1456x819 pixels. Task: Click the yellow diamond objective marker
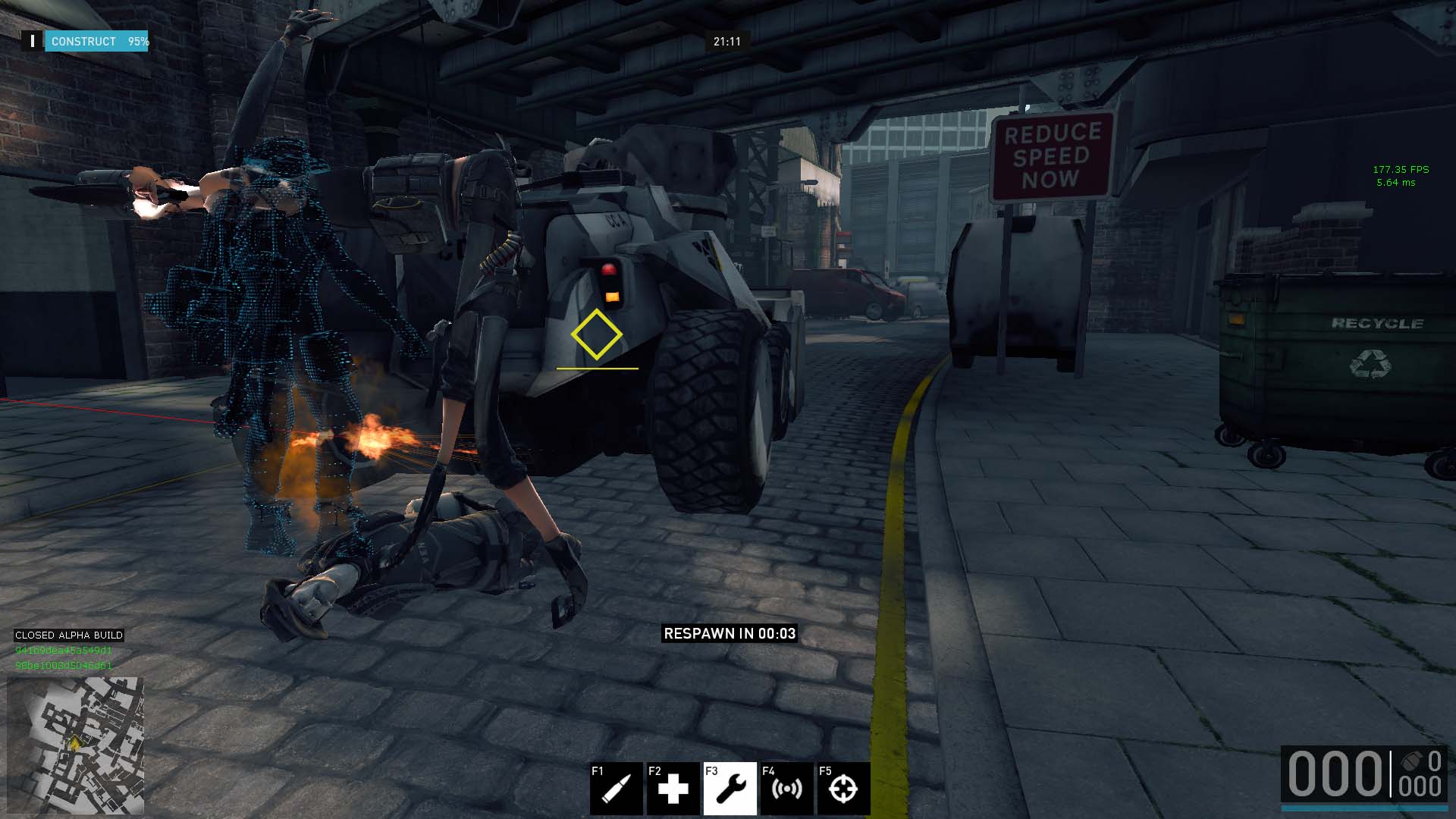[597, 334]
